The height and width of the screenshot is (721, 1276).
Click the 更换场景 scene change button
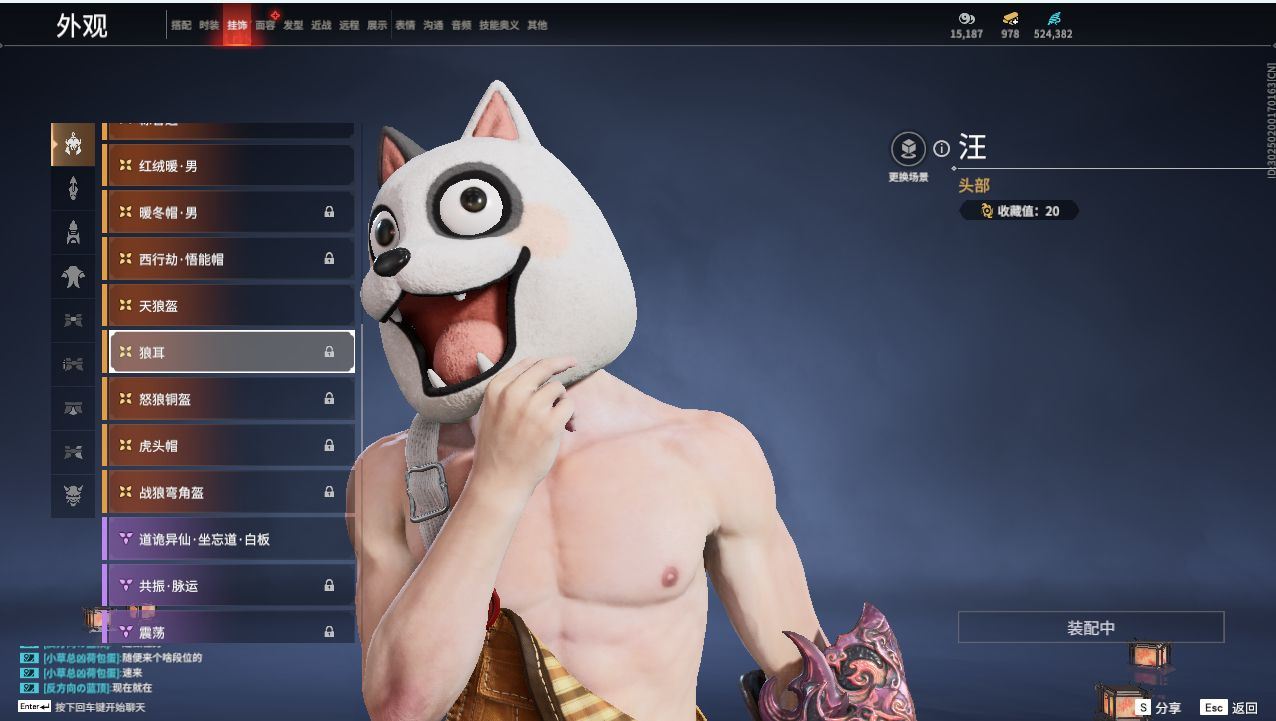click(x=908, y=150)
